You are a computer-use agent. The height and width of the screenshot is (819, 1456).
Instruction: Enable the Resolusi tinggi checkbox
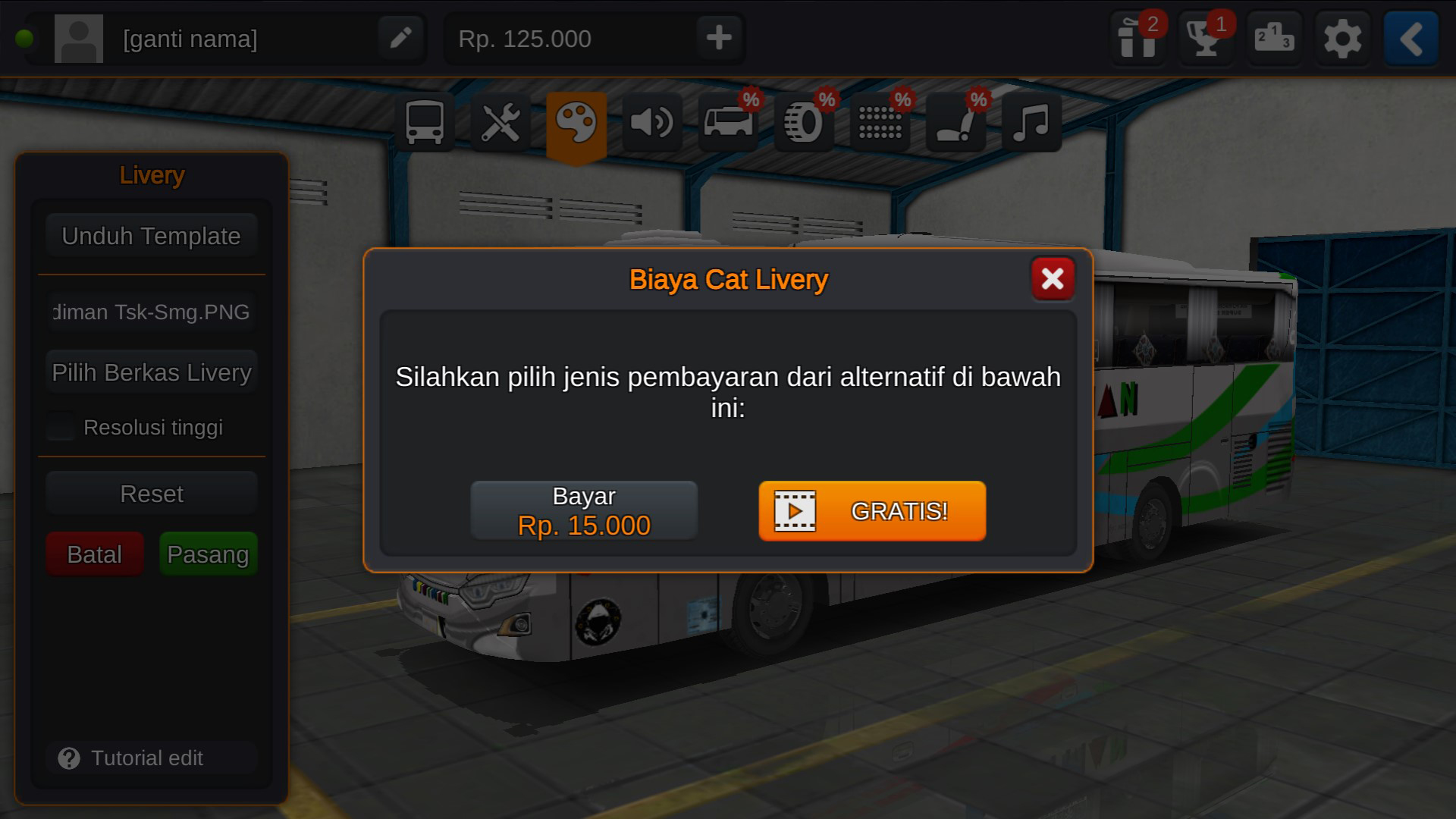click(x=60, y=427)
